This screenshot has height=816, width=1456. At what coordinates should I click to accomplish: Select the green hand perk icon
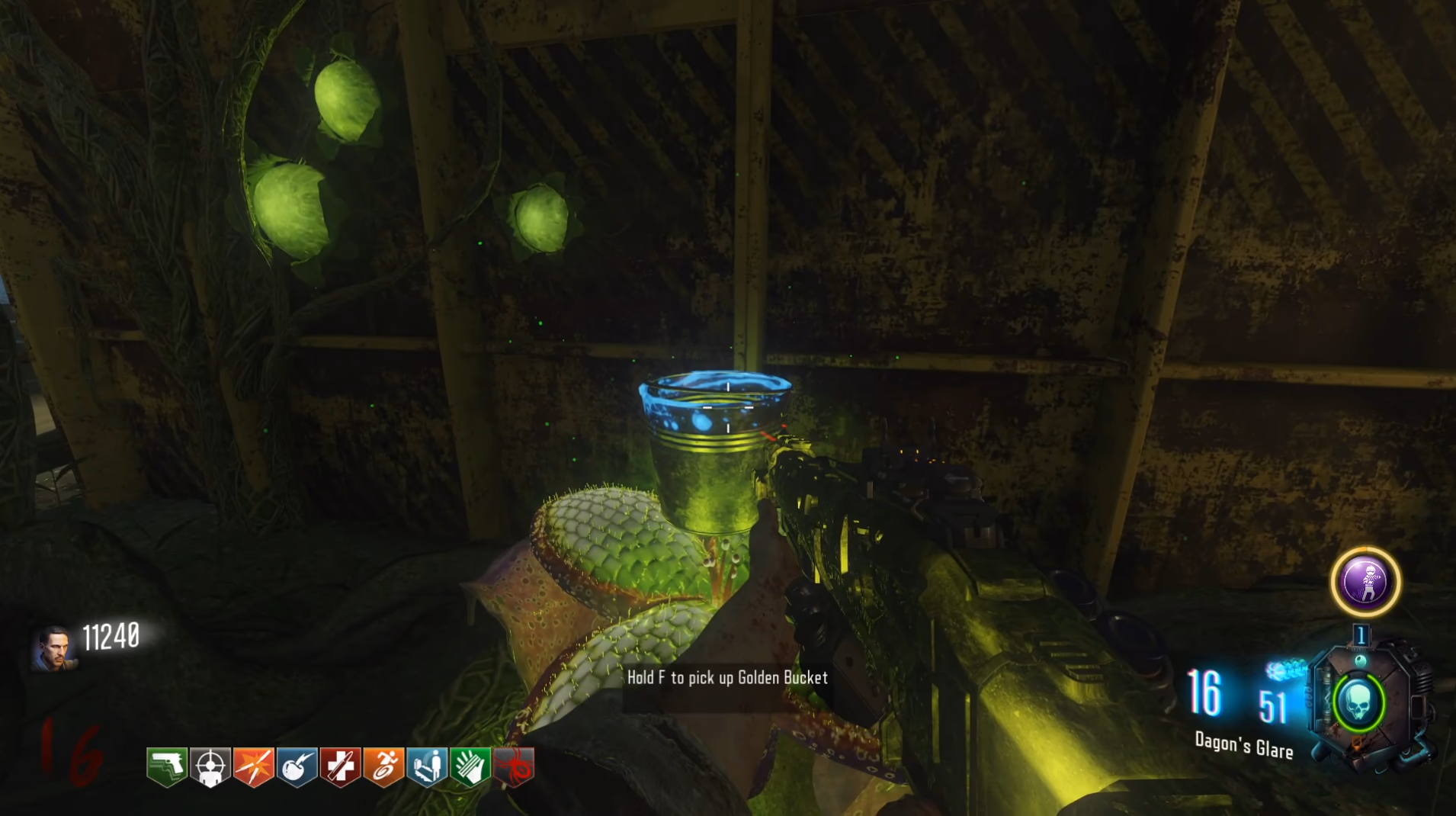(x=470, y=766)
